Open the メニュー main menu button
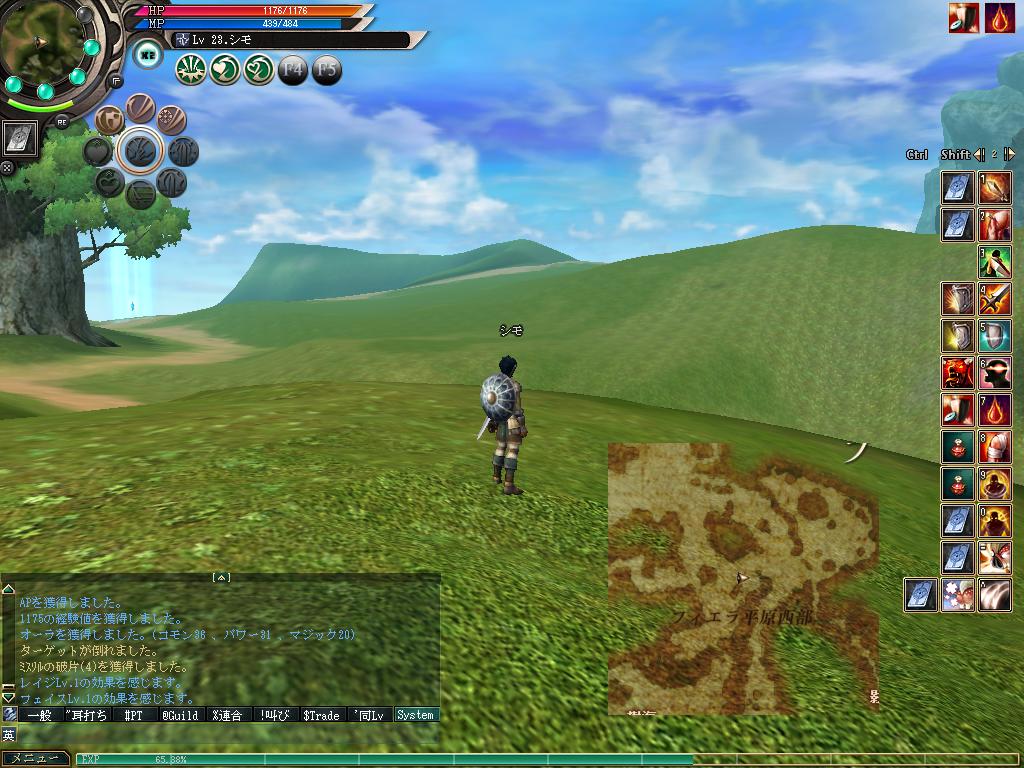1024x768 pixels. coord(34,759)
